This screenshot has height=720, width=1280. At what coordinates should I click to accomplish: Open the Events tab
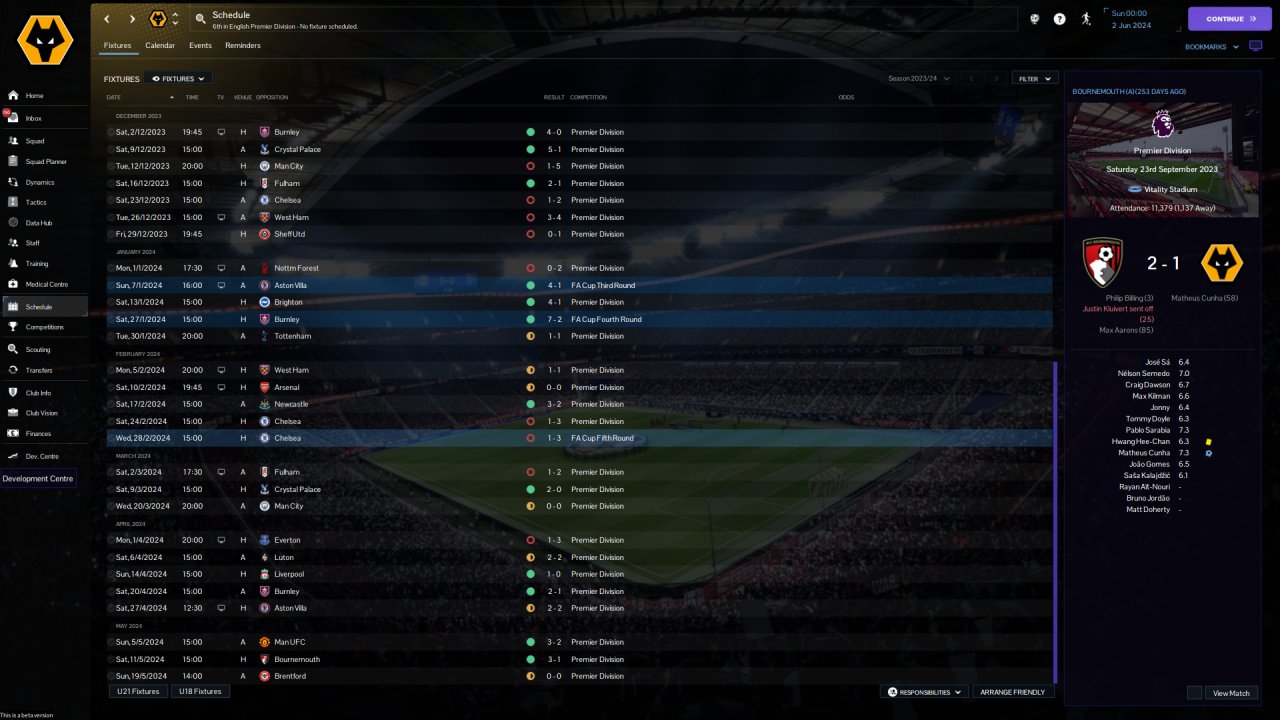[x=200, y=46]
